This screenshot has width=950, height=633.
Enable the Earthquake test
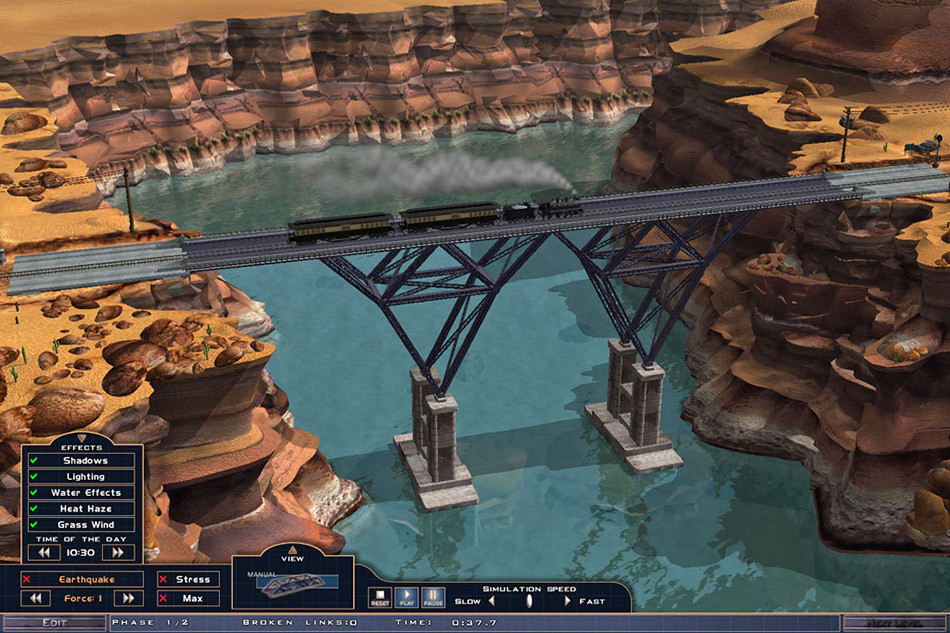[x=28, y=579]
